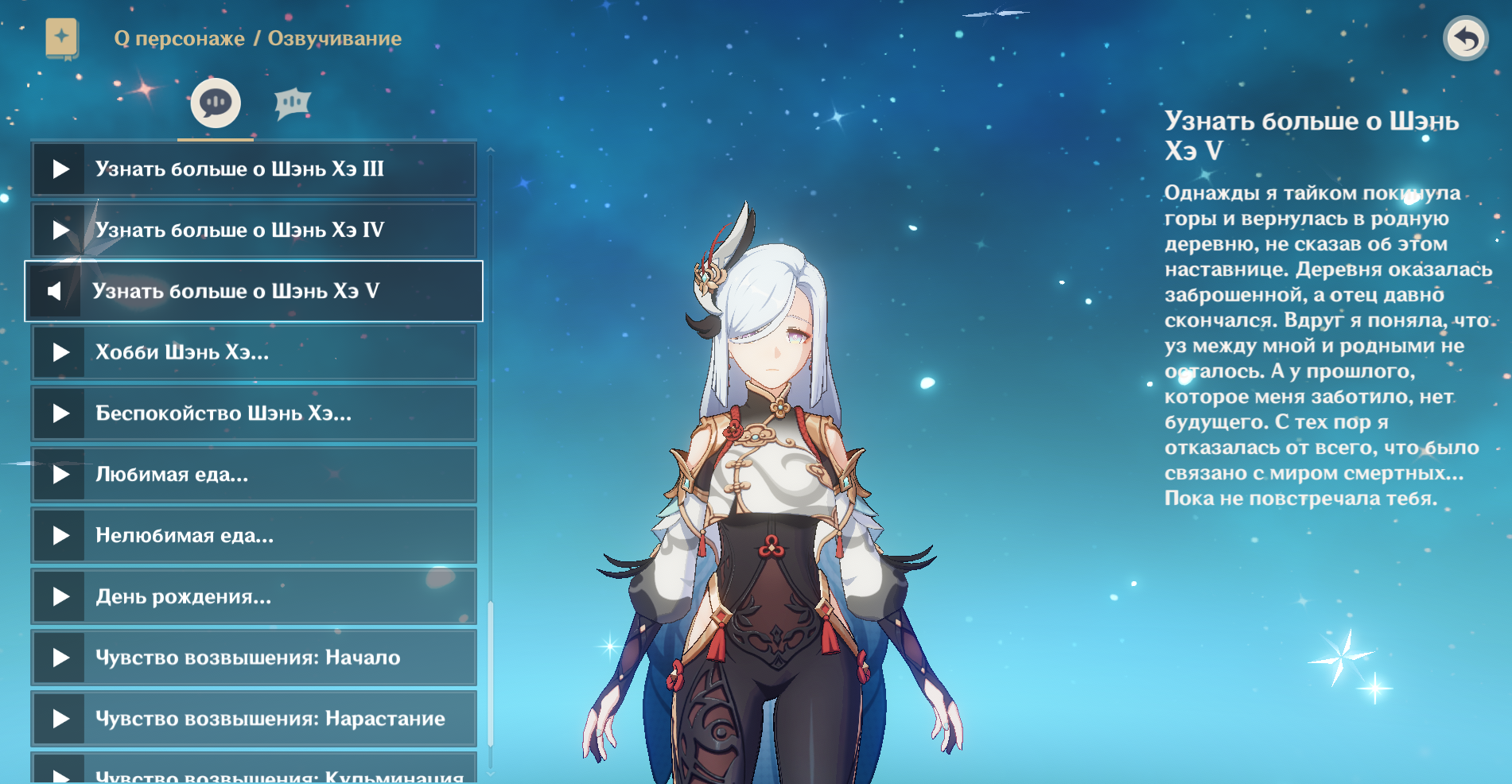Play "Узнать больше о Шэнь Хэ III" voice line
The width and height of the screenshot is (1512, 784).
(253, 169)
